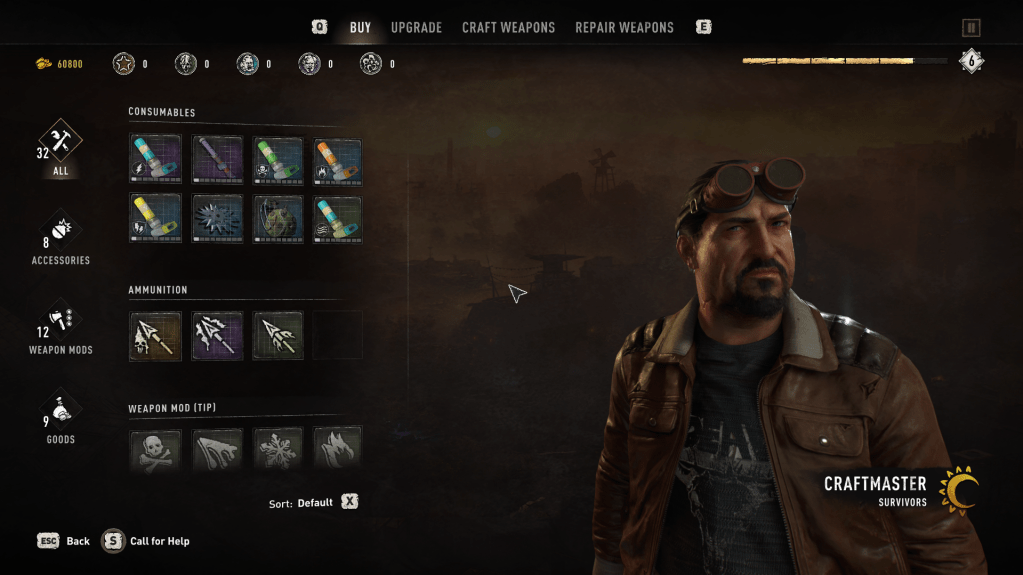This screenshot has width=1023, height=575.
Task: Choose the orange flame-marked inhaler
Action: click(338, 159)
